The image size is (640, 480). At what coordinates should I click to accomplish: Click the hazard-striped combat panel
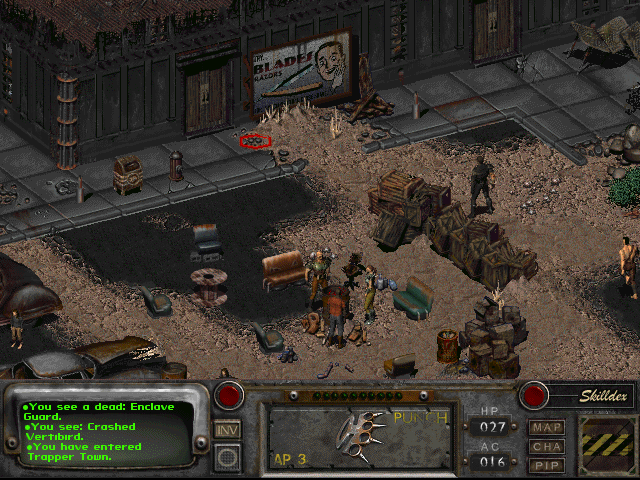[x=607, y=441]
